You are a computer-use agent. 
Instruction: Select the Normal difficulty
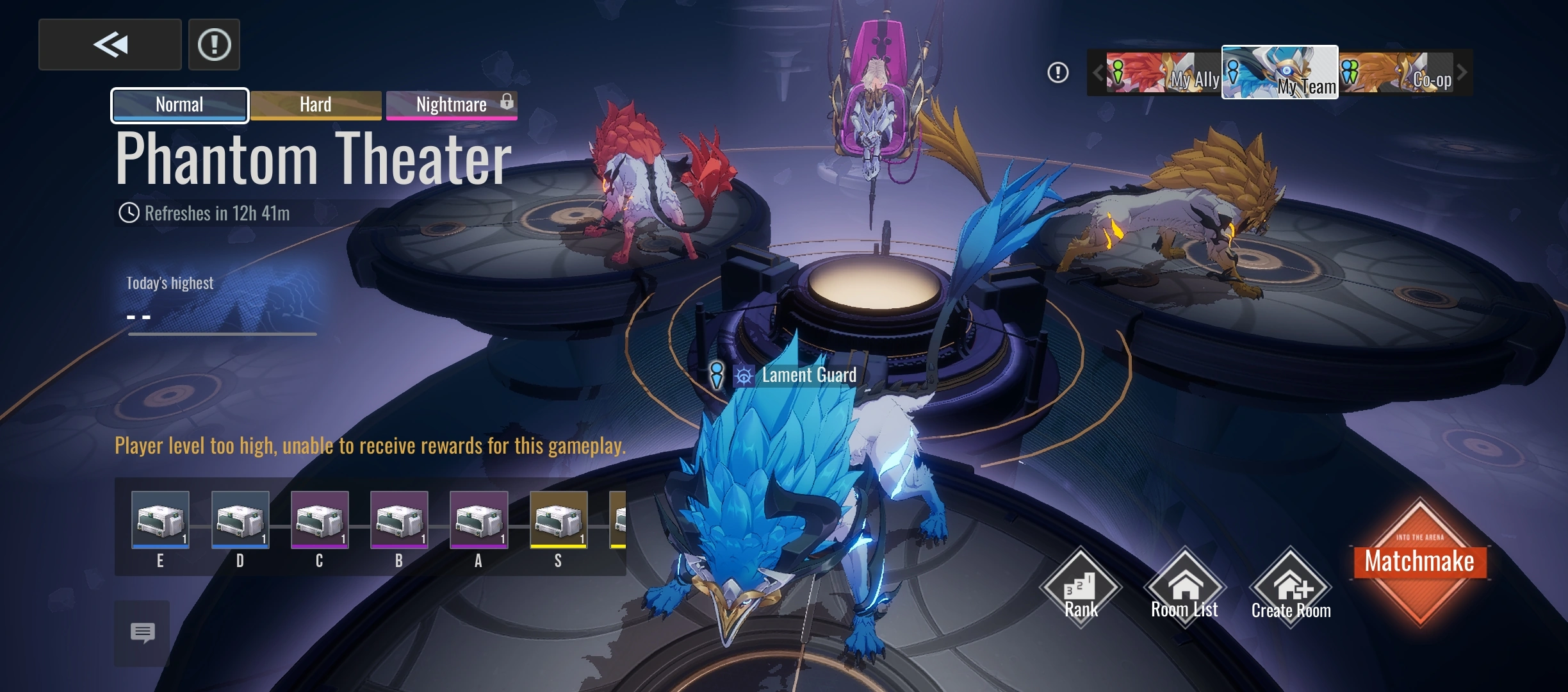[x=179, y=104]
